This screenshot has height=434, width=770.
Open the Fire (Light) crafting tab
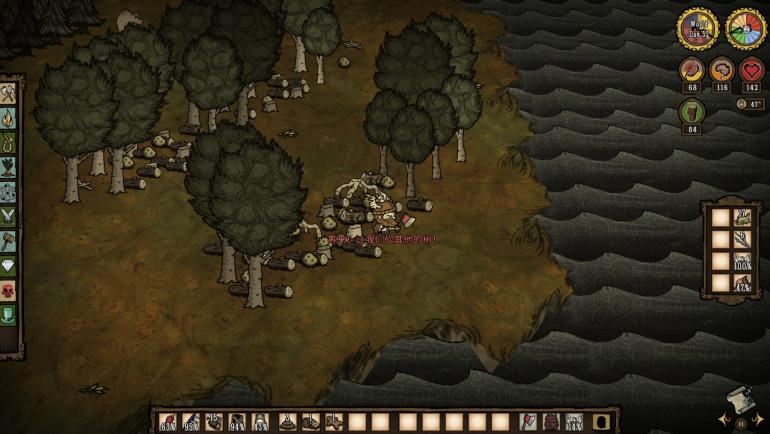[9, 117]
